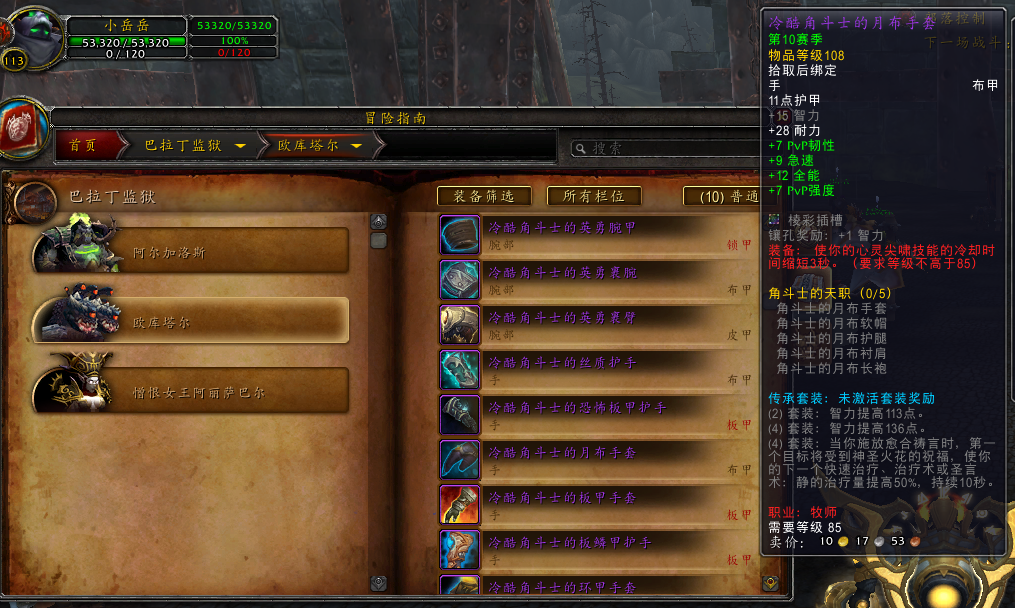Choose boss 憎恨女王阿丽萨巴尔

coord(192,390)
